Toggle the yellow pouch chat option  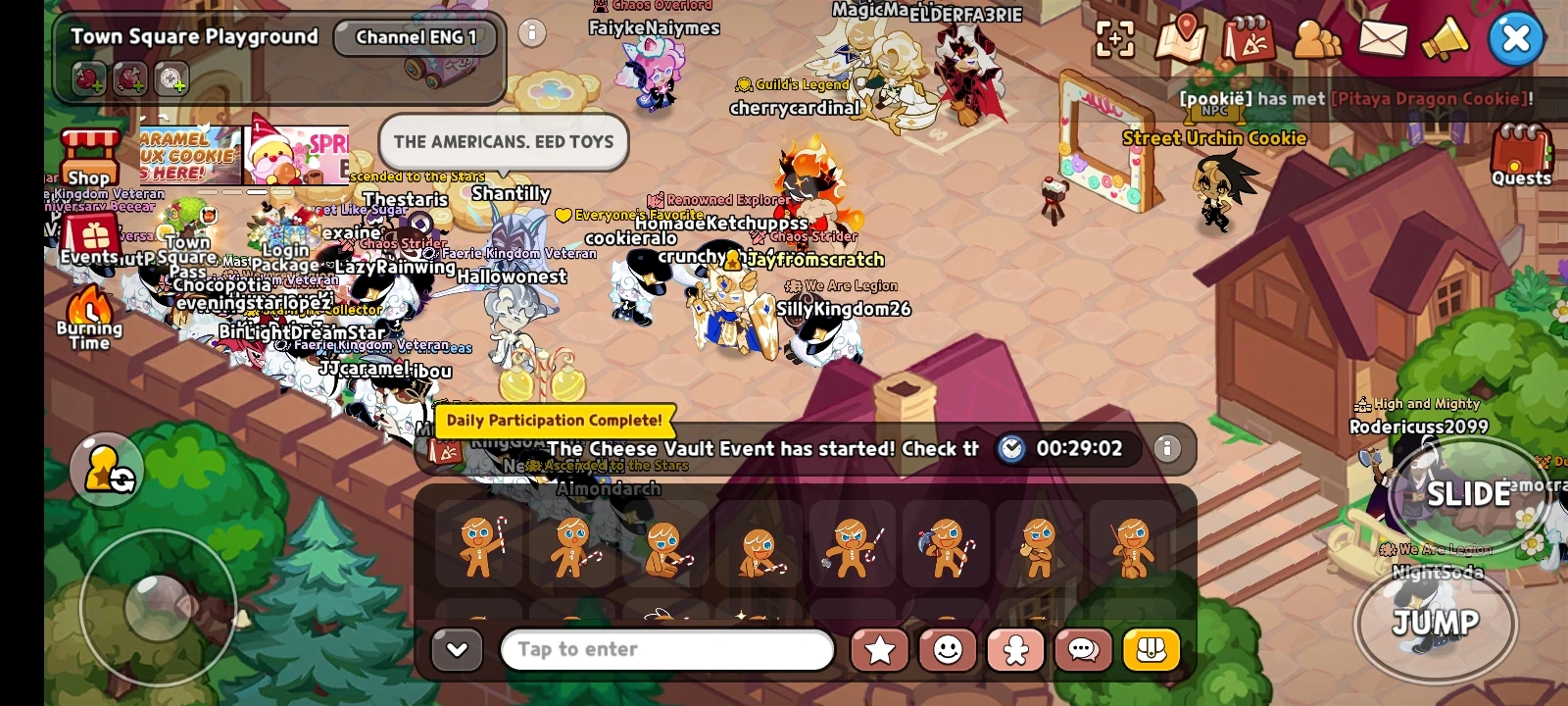click(1151, 650)
